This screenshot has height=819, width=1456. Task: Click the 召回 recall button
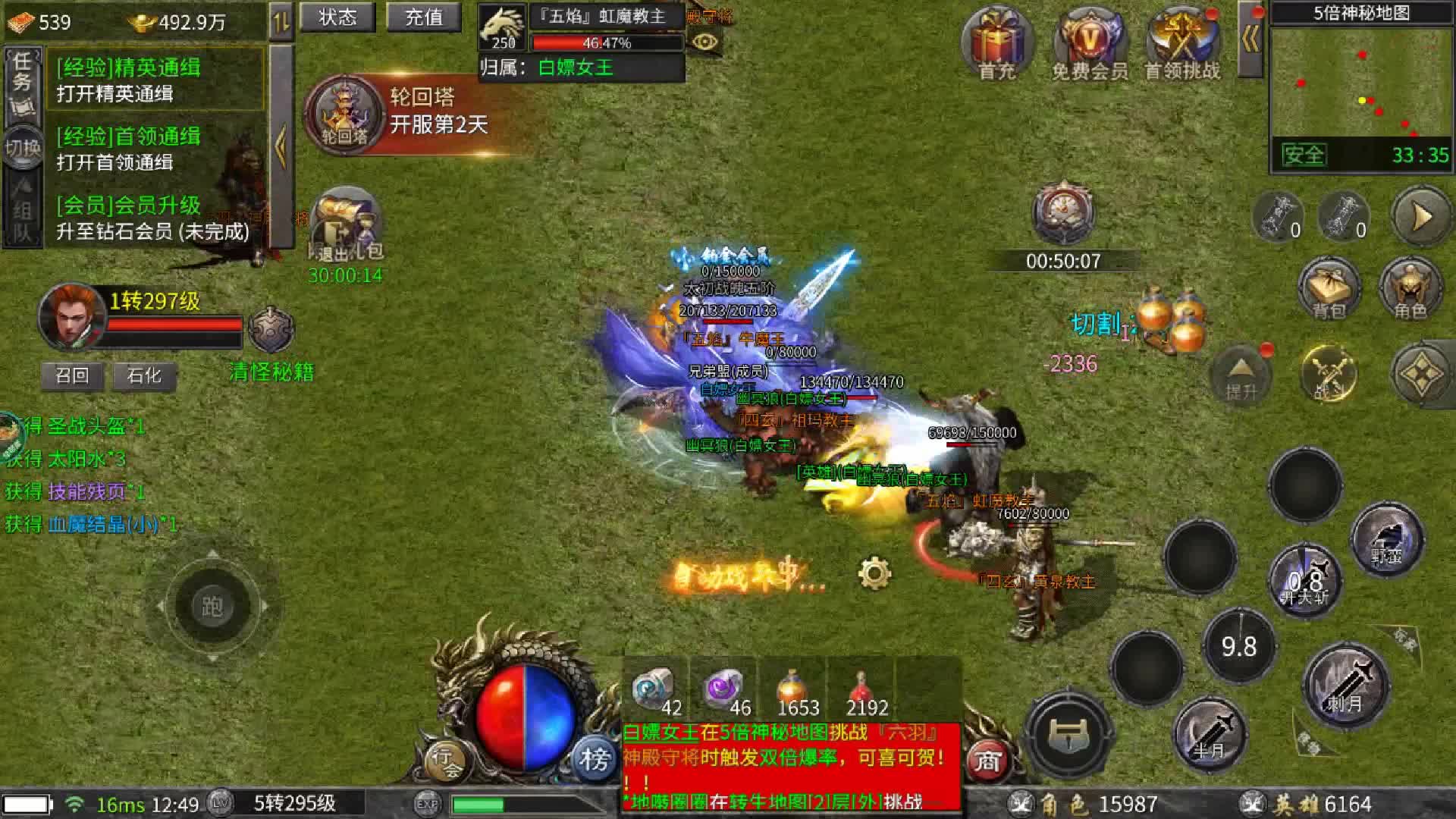72,376
